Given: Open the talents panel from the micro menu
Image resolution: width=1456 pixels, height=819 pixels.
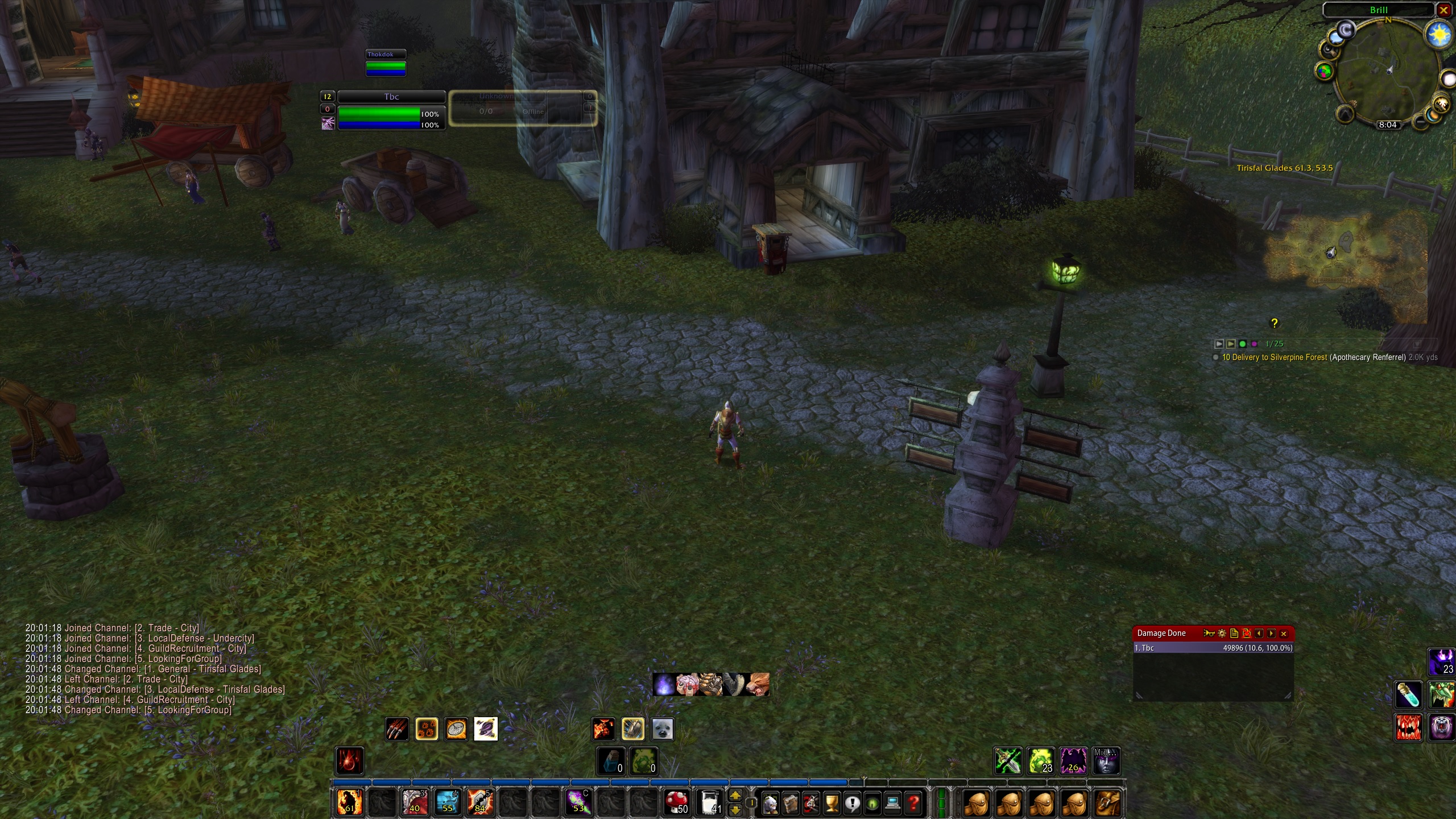Looking at the screenshot, I should pyautogui.click(x=811, y=804).
